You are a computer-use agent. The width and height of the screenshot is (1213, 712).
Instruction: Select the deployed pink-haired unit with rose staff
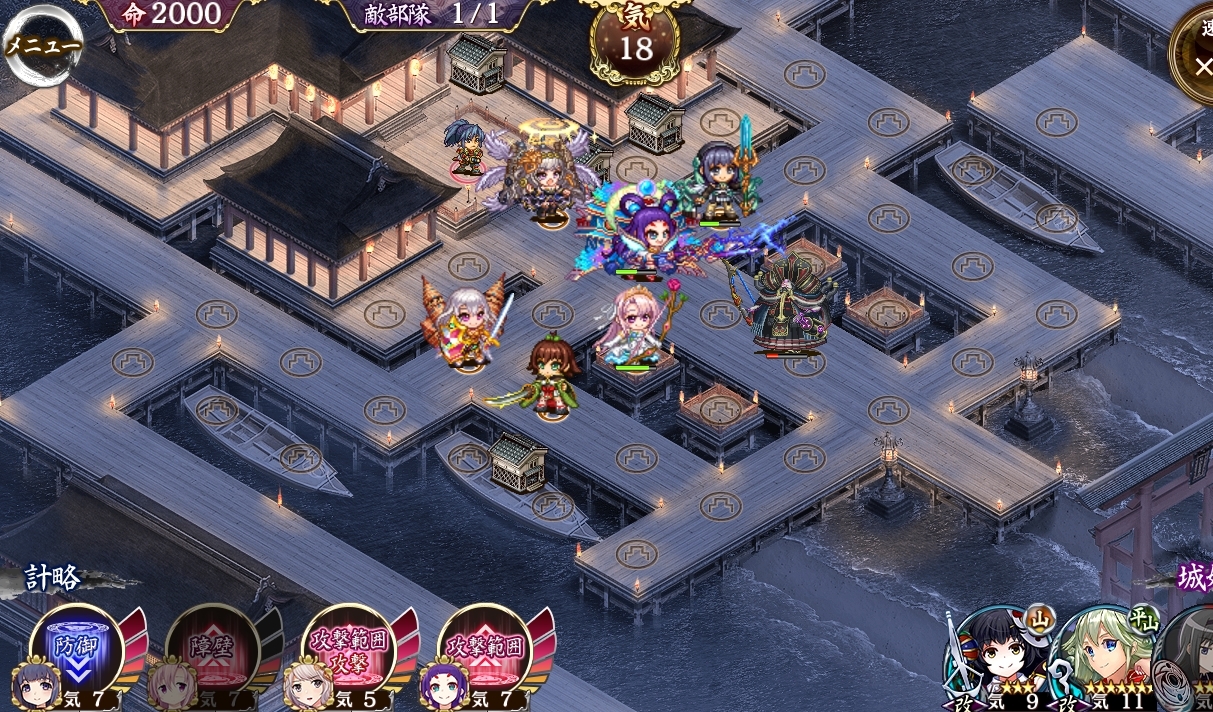coord(632,328)
